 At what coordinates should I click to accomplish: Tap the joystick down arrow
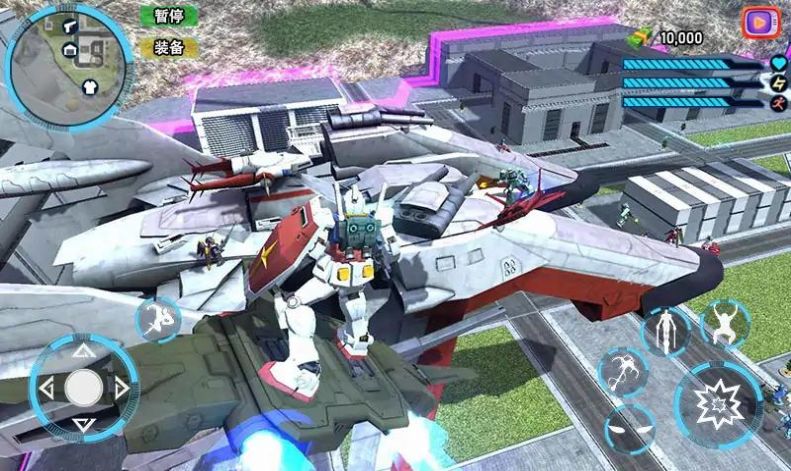(x=84, y=424)
